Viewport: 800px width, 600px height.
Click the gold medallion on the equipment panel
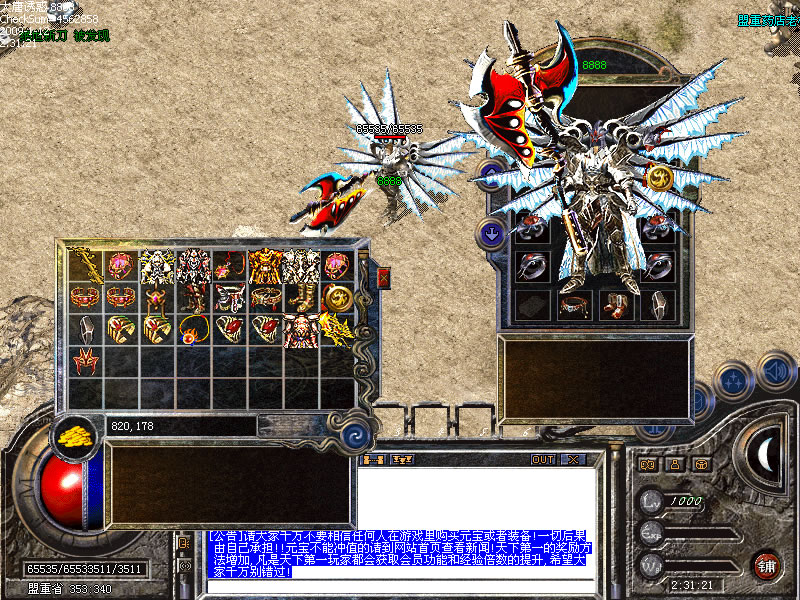[x=659, y=177]
